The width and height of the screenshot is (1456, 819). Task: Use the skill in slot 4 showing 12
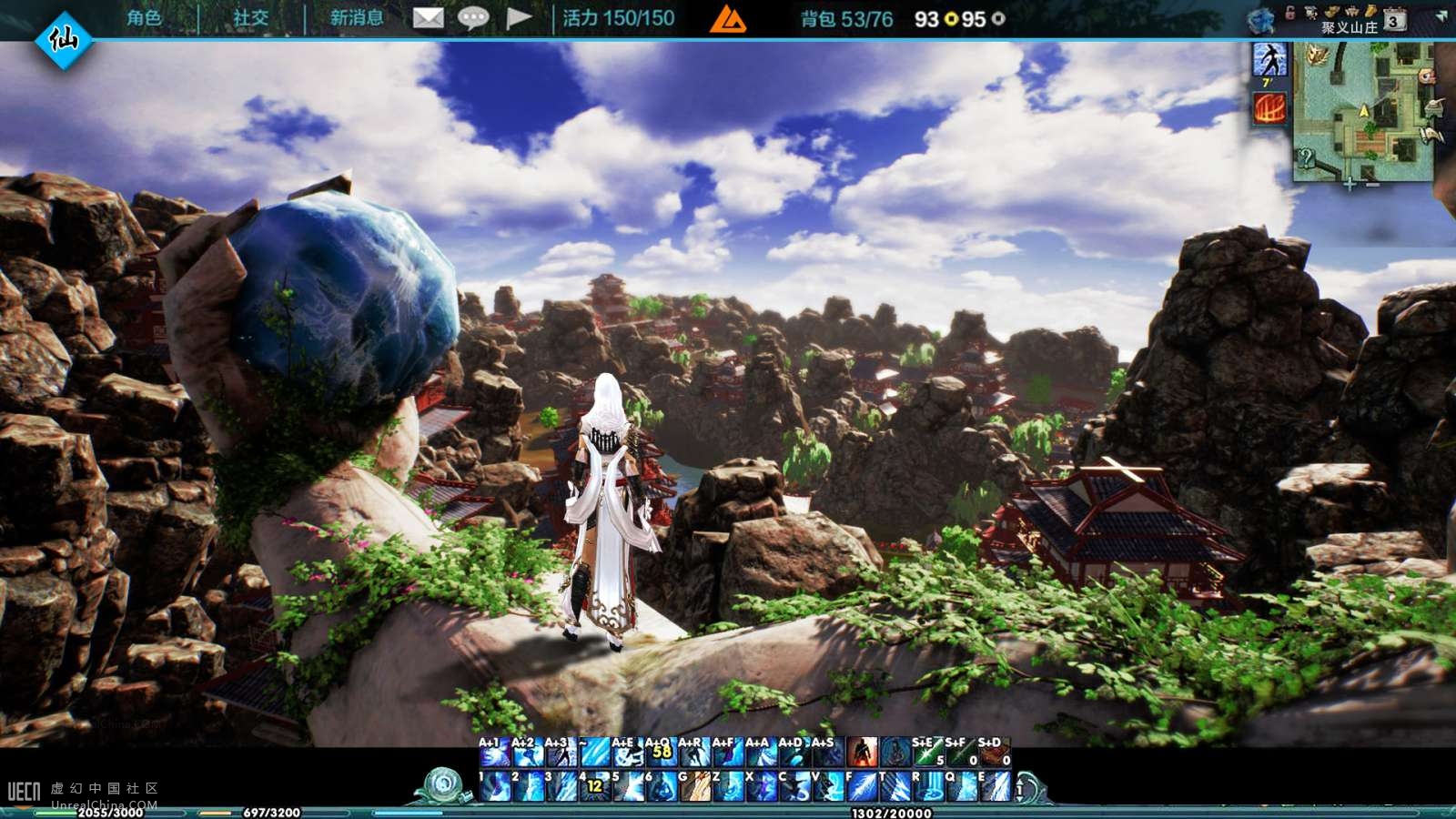click(593, 786)
